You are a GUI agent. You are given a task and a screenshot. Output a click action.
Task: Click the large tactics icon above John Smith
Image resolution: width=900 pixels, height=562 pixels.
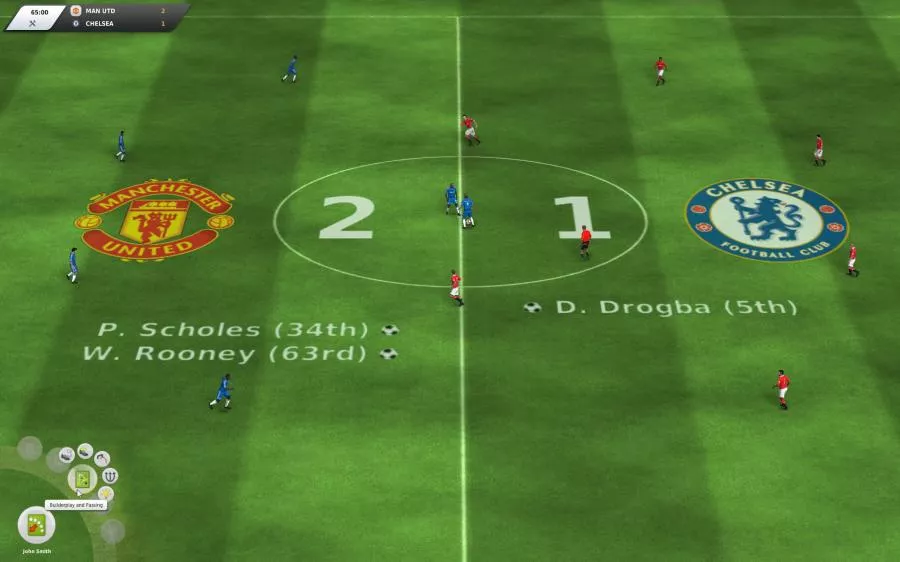(36, 525)
